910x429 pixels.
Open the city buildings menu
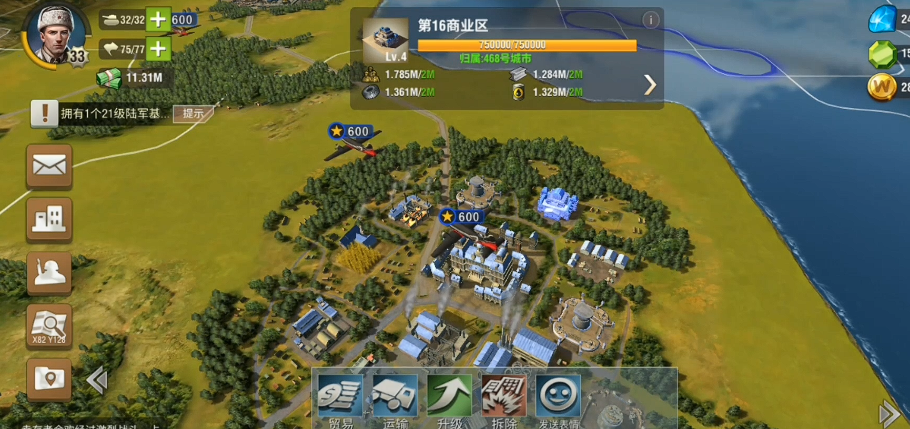click(x=49, y=218)
